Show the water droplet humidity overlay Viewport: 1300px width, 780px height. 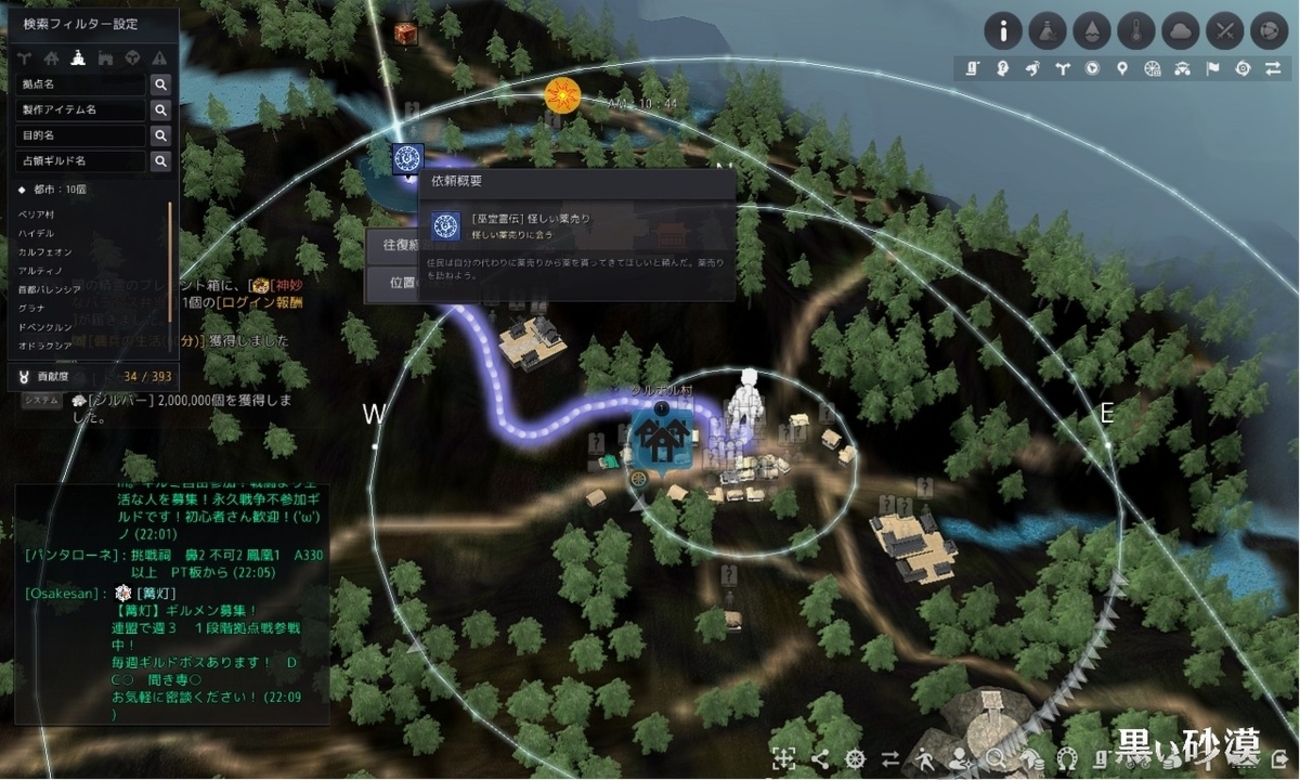pyautogui.click(x=1092, y=31)
